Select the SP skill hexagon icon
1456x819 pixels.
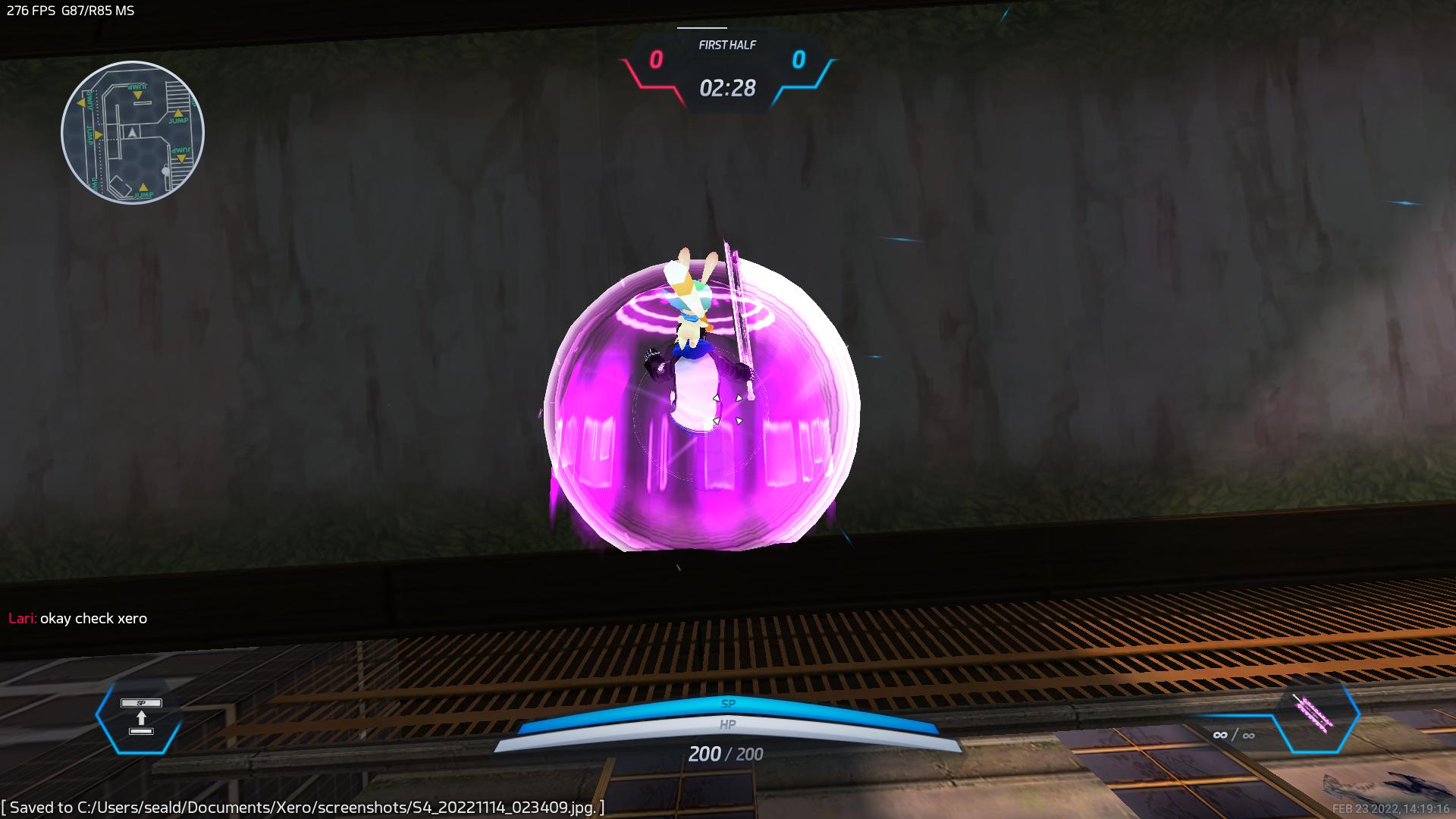click(140, 717)
